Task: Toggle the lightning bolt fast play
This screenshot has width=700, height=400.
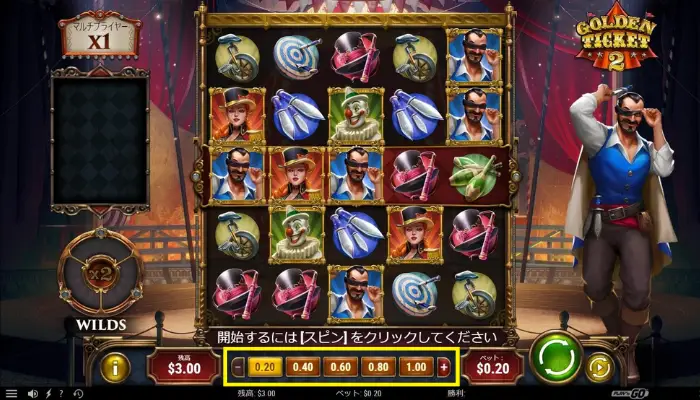Action: [48, 393]
